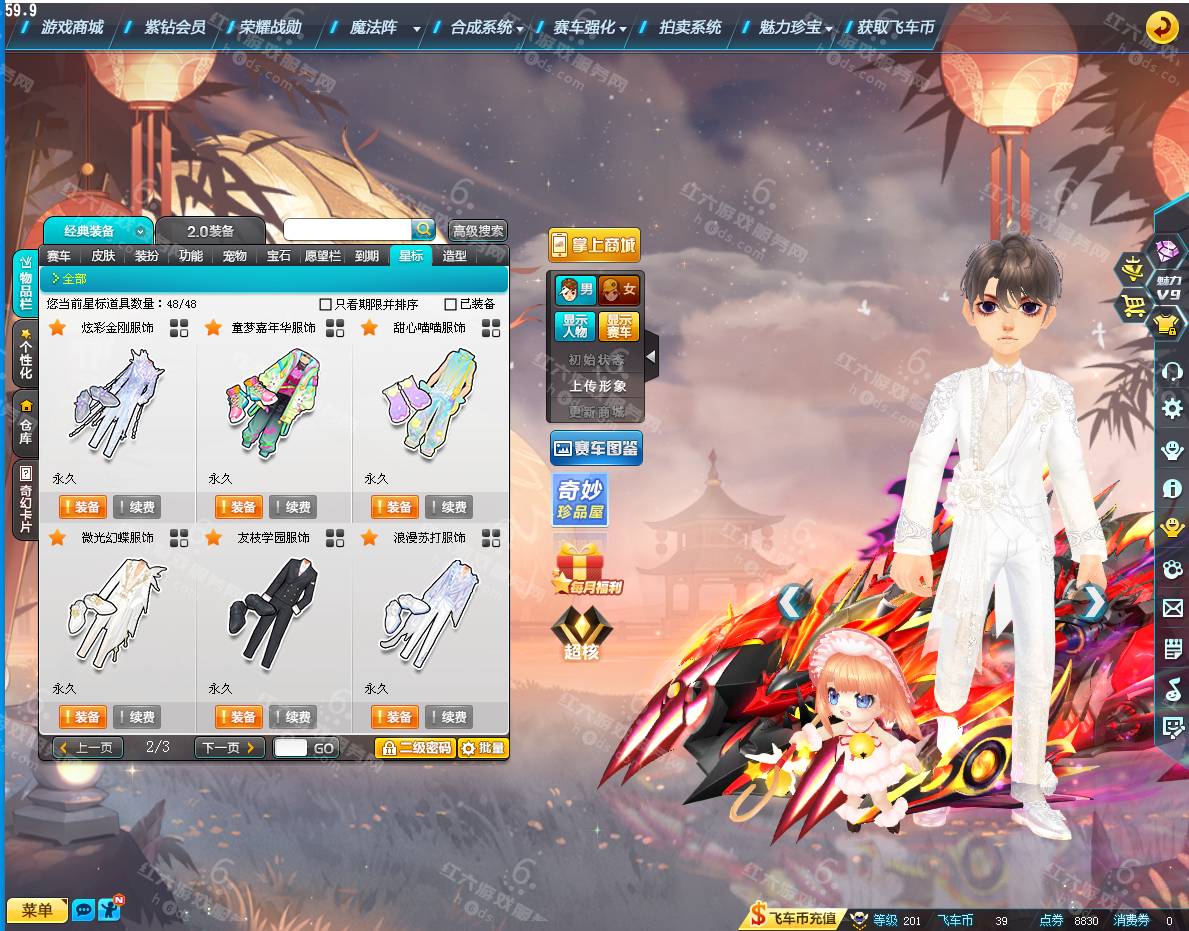This screenshot has height=931, width=1189.
Task: Open the 掌上商城 mobile shop
Action: (x=594, y=245)
